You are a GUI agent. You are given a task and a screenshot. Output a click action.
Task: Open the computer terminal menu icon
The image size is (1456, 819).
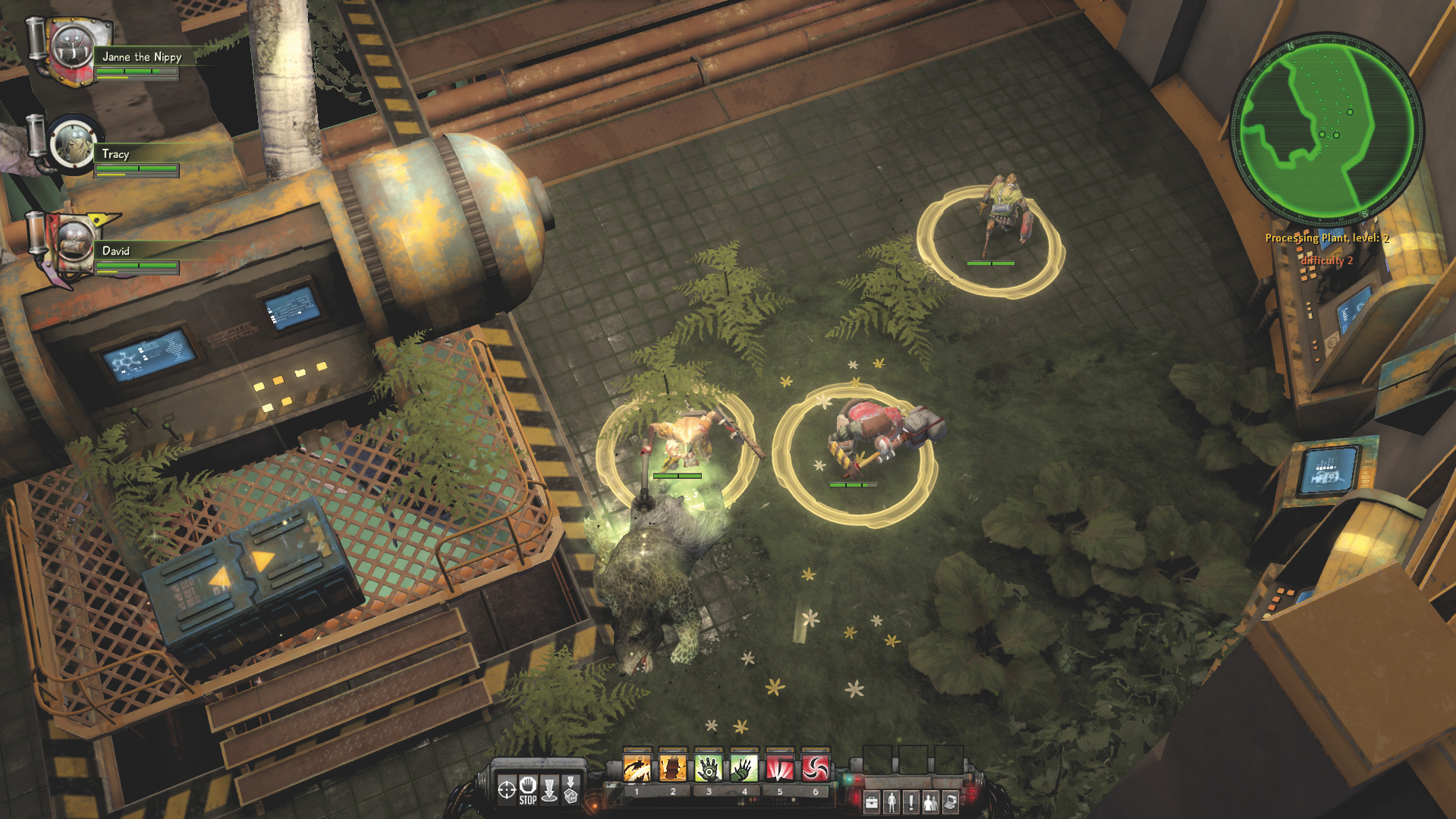950,802
